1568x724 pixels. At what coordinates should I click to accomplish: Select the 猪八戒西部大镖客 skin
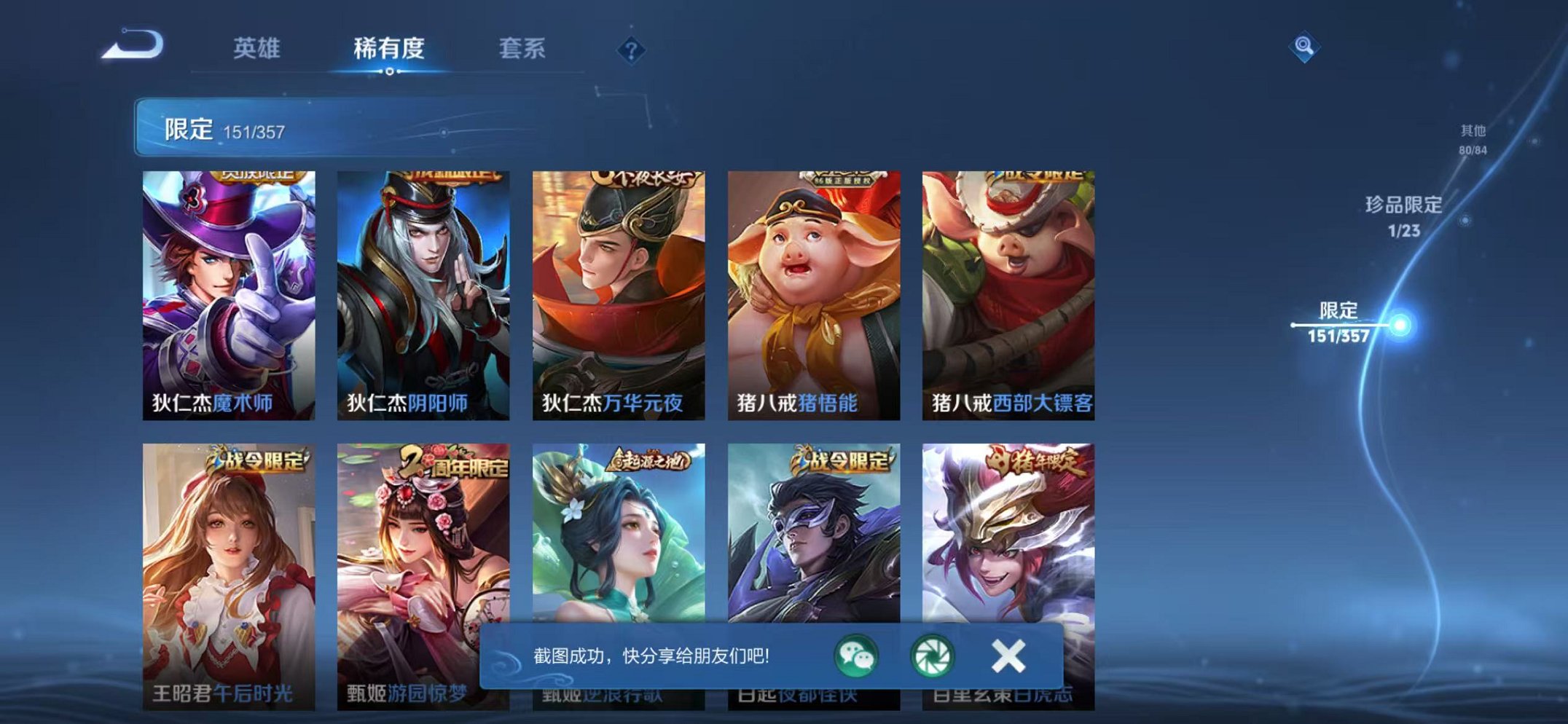pos(1007,284)
